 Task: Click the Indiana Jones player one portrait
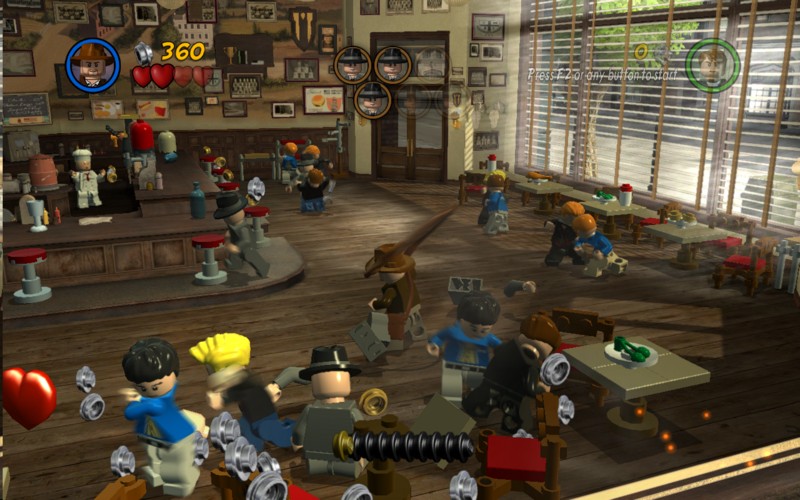93,65
